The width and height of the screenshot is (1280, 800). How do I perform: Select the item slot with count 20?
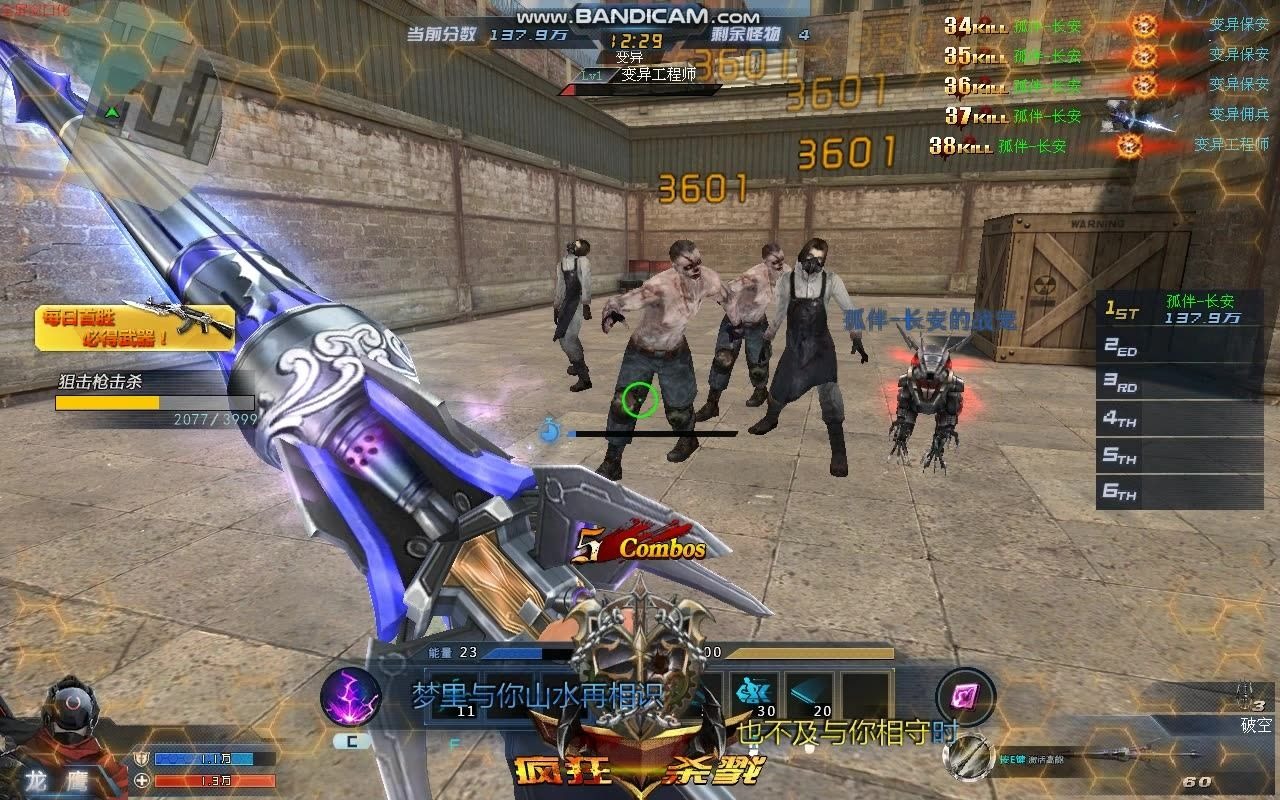[810, 694]
